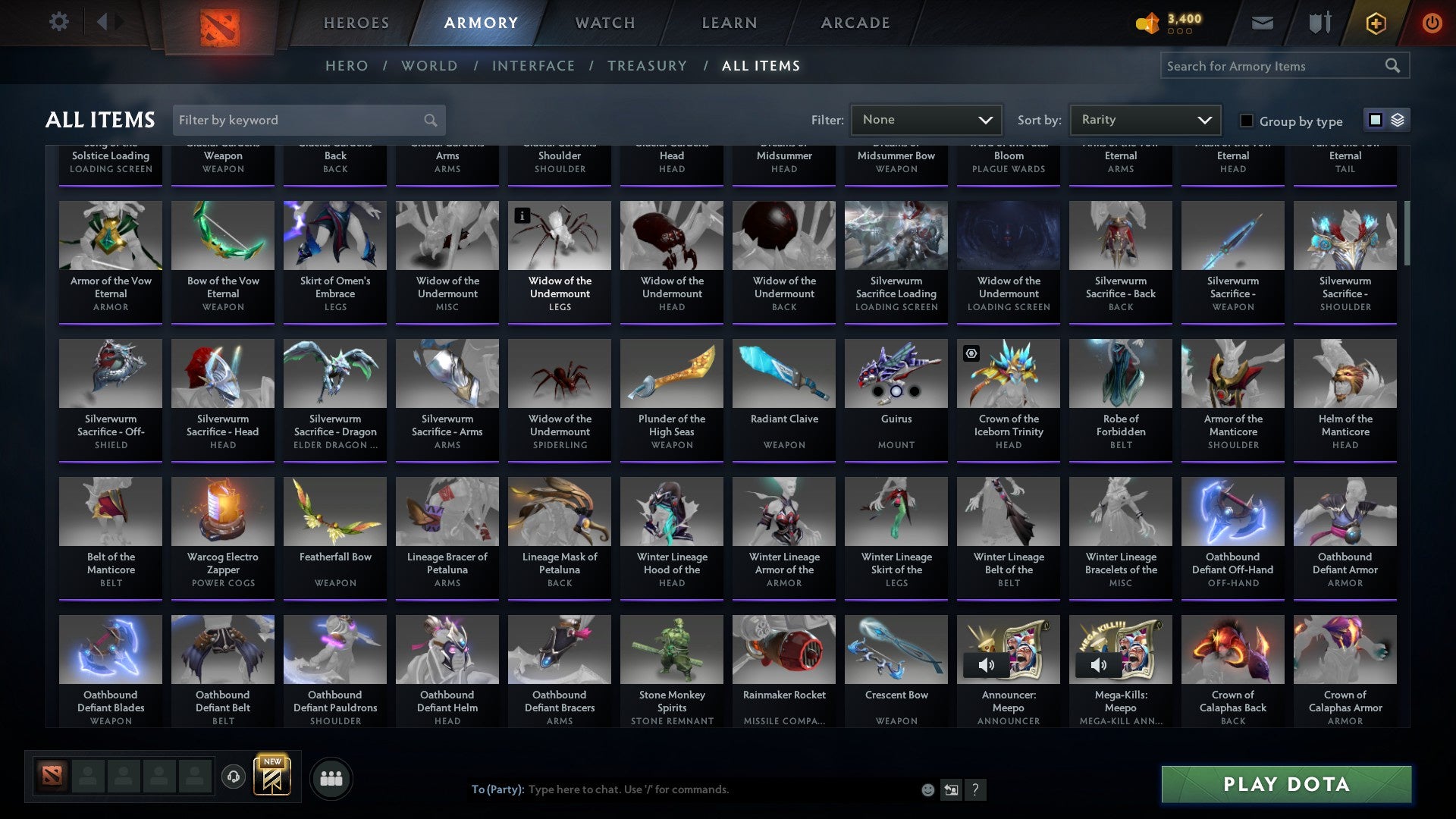Open the battle pass NEW icon
The image size is (1456, 819).
pos(273,777)
